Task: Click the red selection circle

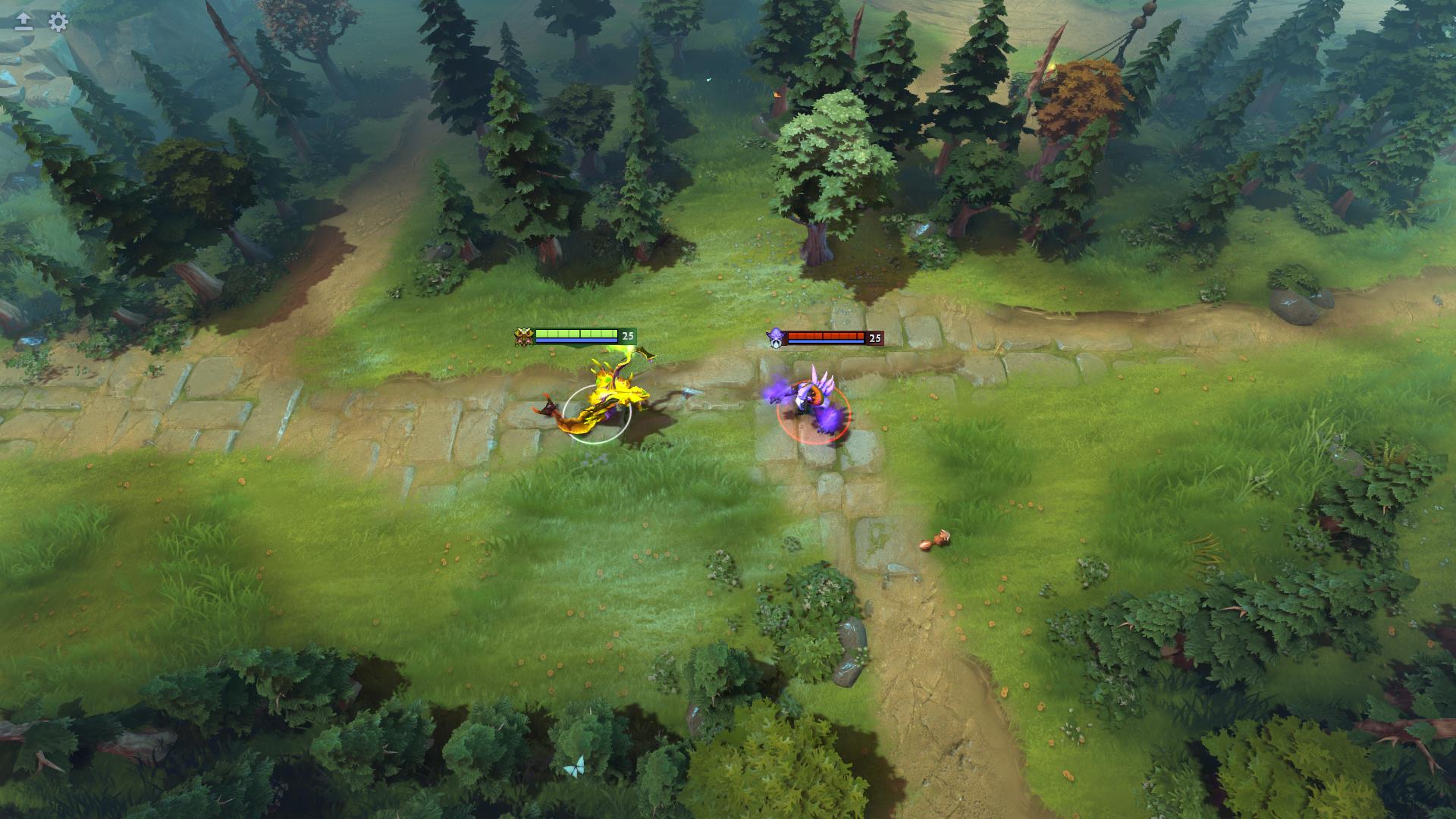Action: (815, 440)
